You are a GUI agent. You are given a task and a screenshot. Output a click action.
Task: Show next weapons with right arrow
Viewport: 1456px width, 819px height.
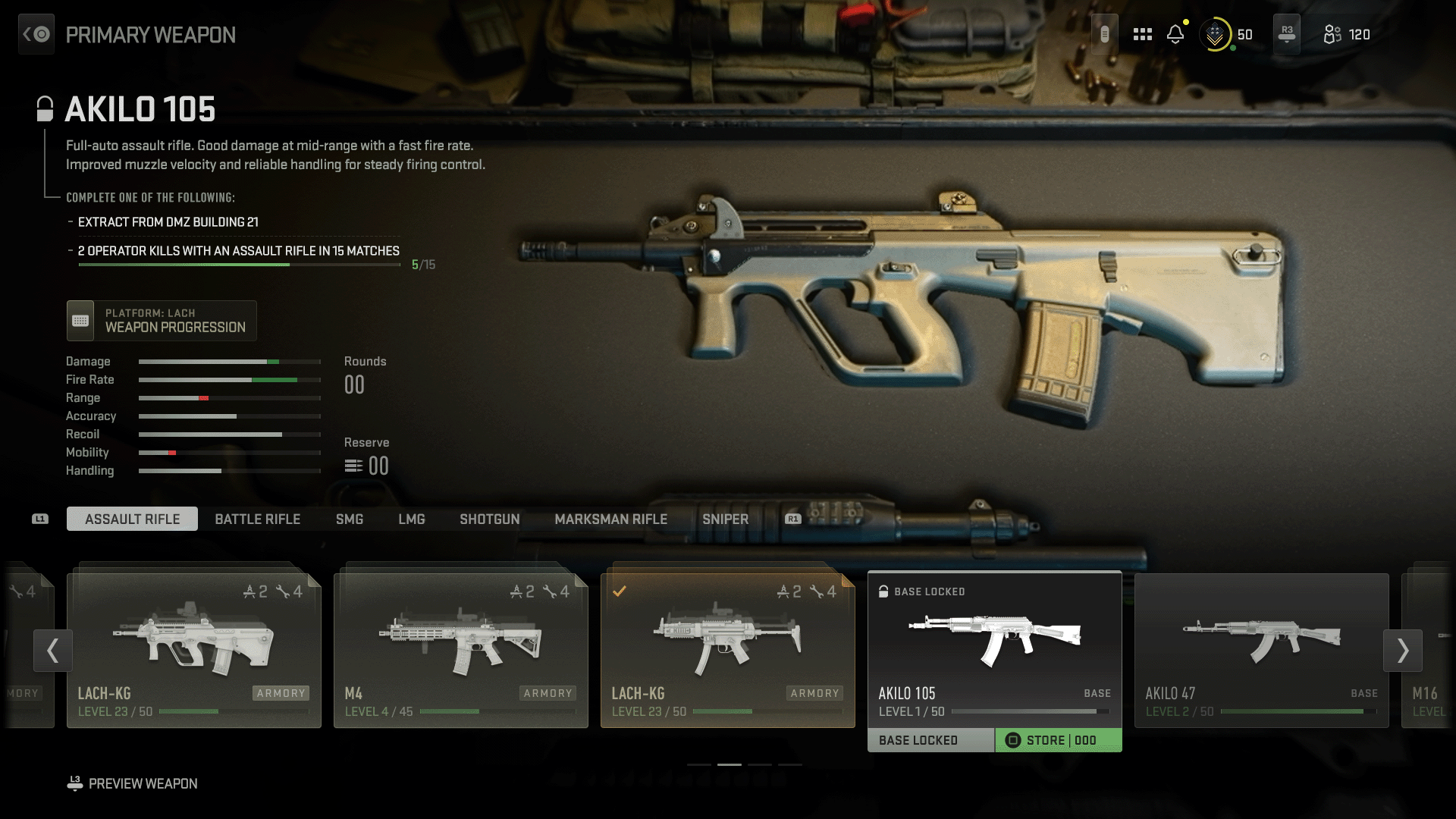pos(1402,650)
